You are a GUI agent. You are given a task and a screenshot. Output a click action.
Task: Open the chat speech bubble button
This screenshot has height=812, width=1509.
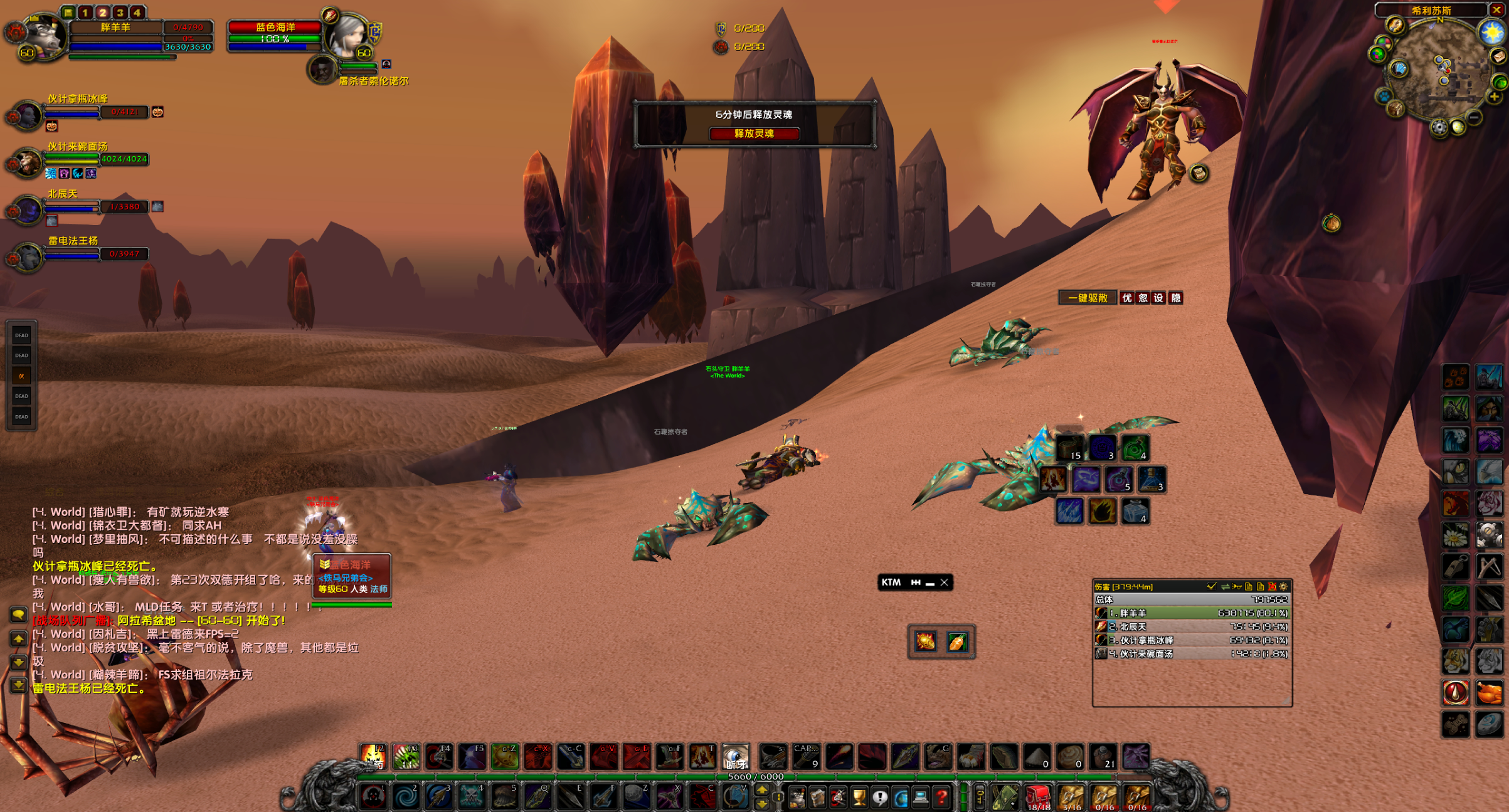coord(18,614)
